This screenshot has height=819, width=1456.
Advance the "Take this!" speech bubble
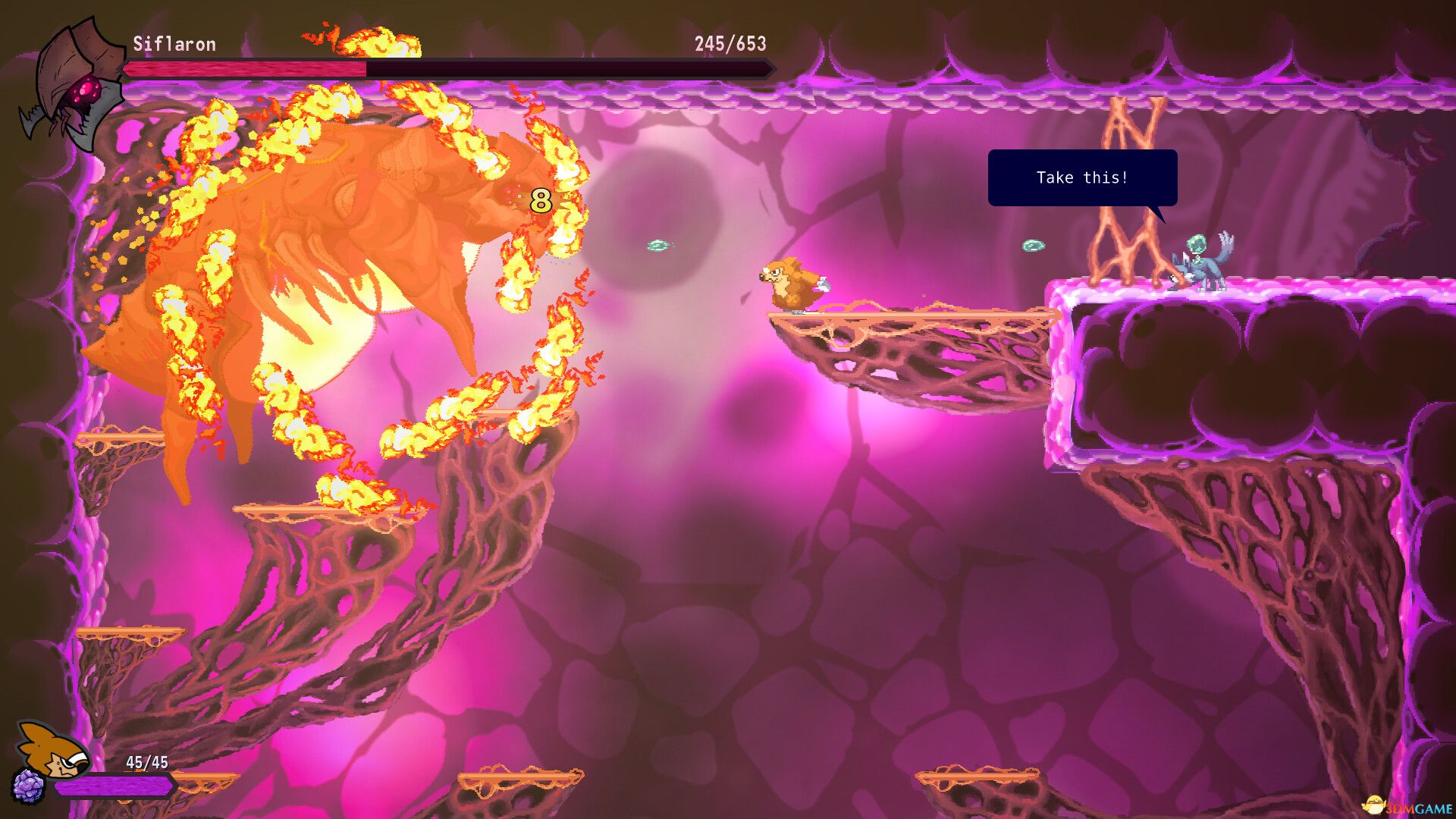(x=1082, y=177)
